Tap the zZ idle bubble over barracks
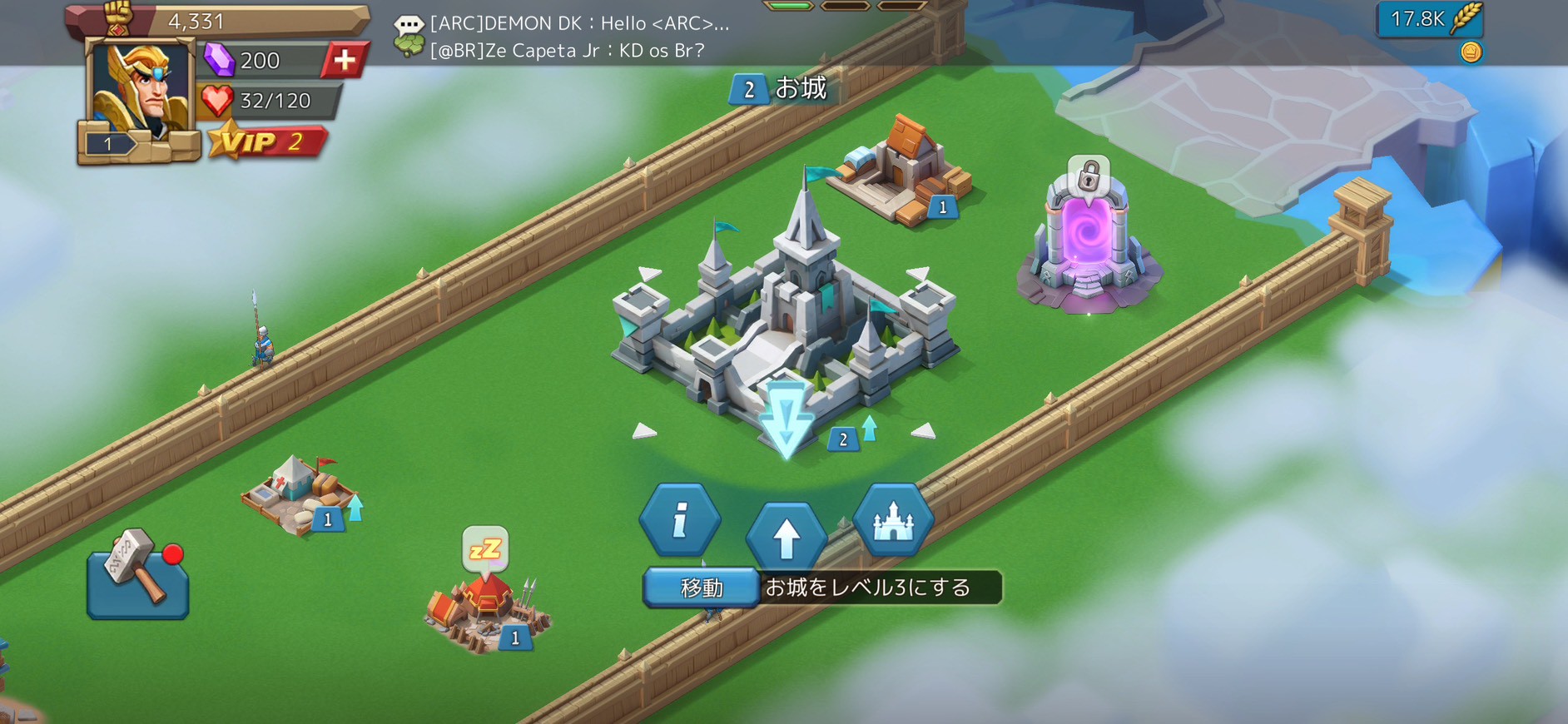 tap(485, 549)
